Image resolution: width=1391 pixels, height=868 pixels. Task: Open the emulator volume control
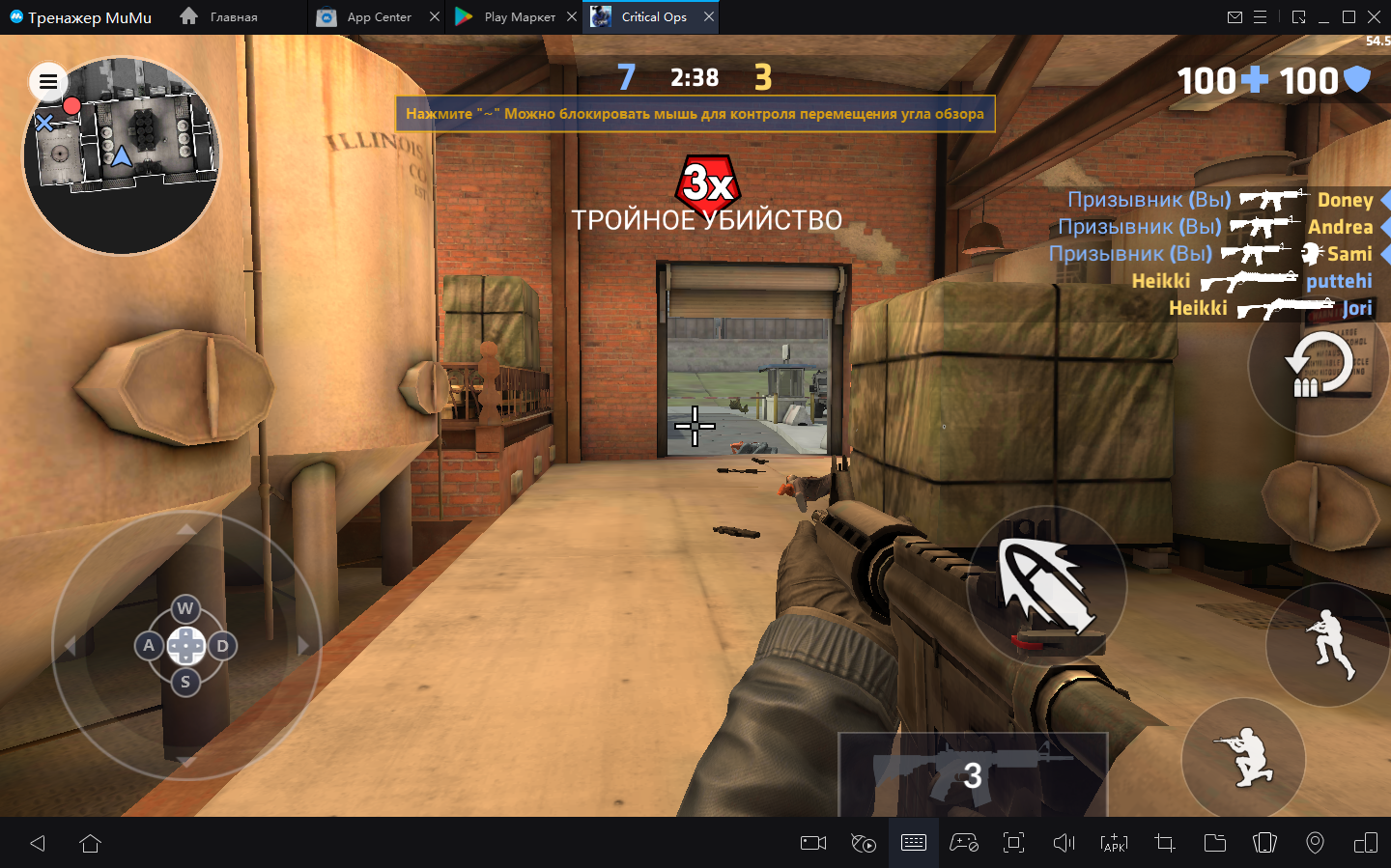[x=1064, y=843]
